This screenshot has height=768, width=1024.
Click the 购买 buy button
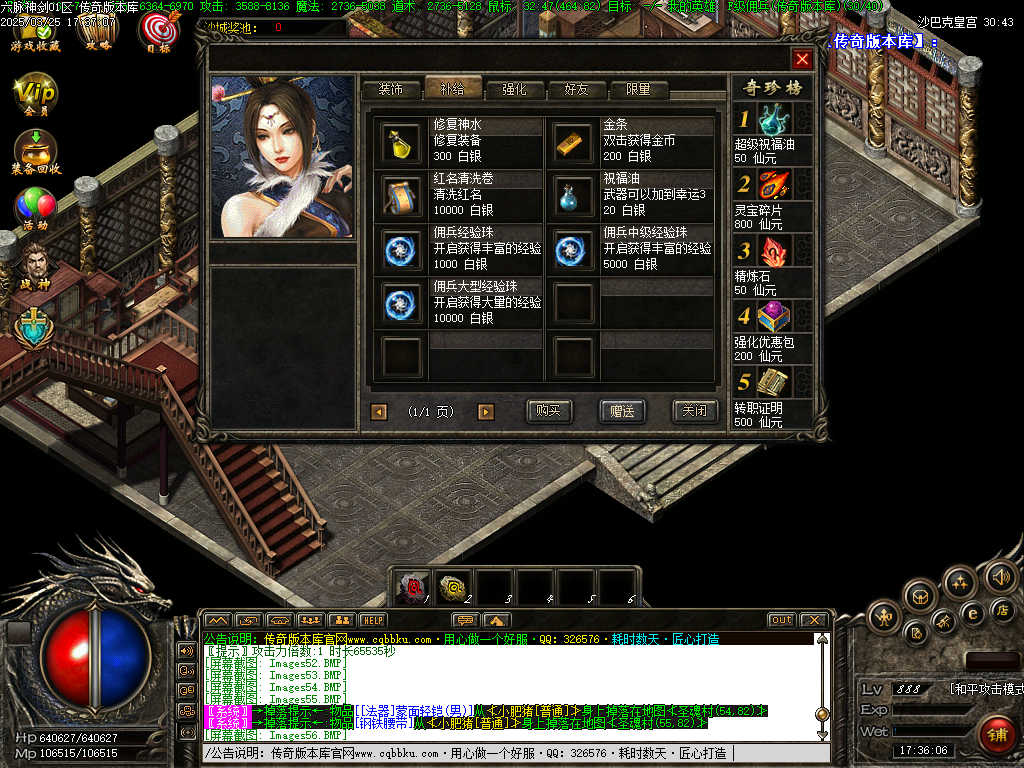tap(549, 411)
